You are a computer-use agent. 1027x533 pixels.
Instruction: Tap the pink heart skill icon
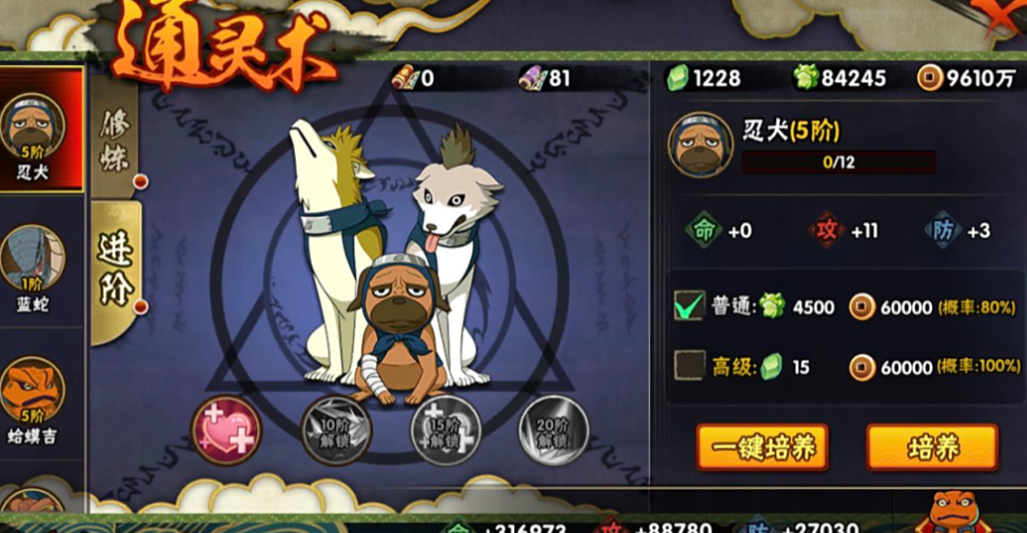pyautogui.click(x=226, y=431)
